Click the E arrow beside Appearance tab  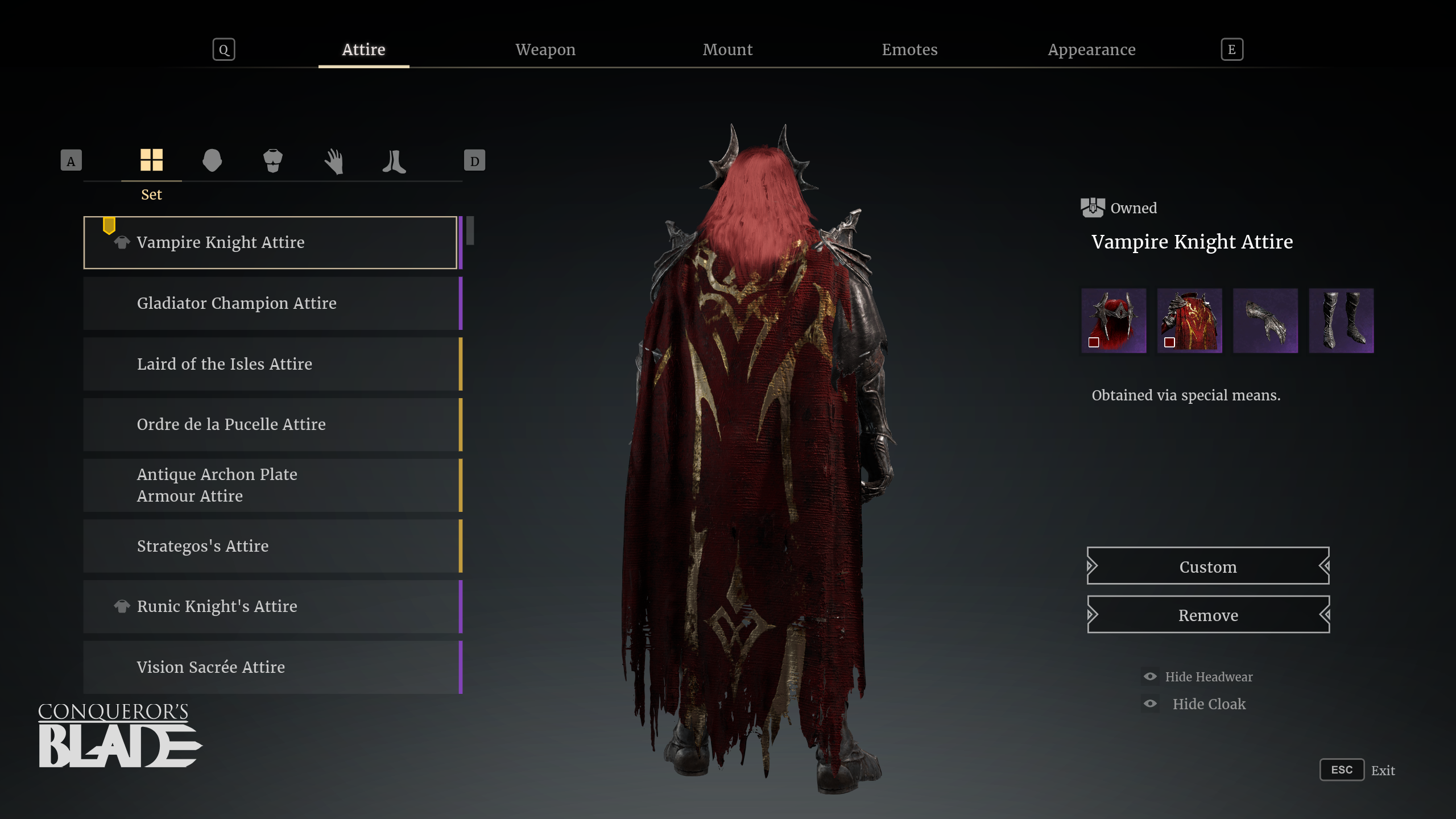(x=1231, y=49)
